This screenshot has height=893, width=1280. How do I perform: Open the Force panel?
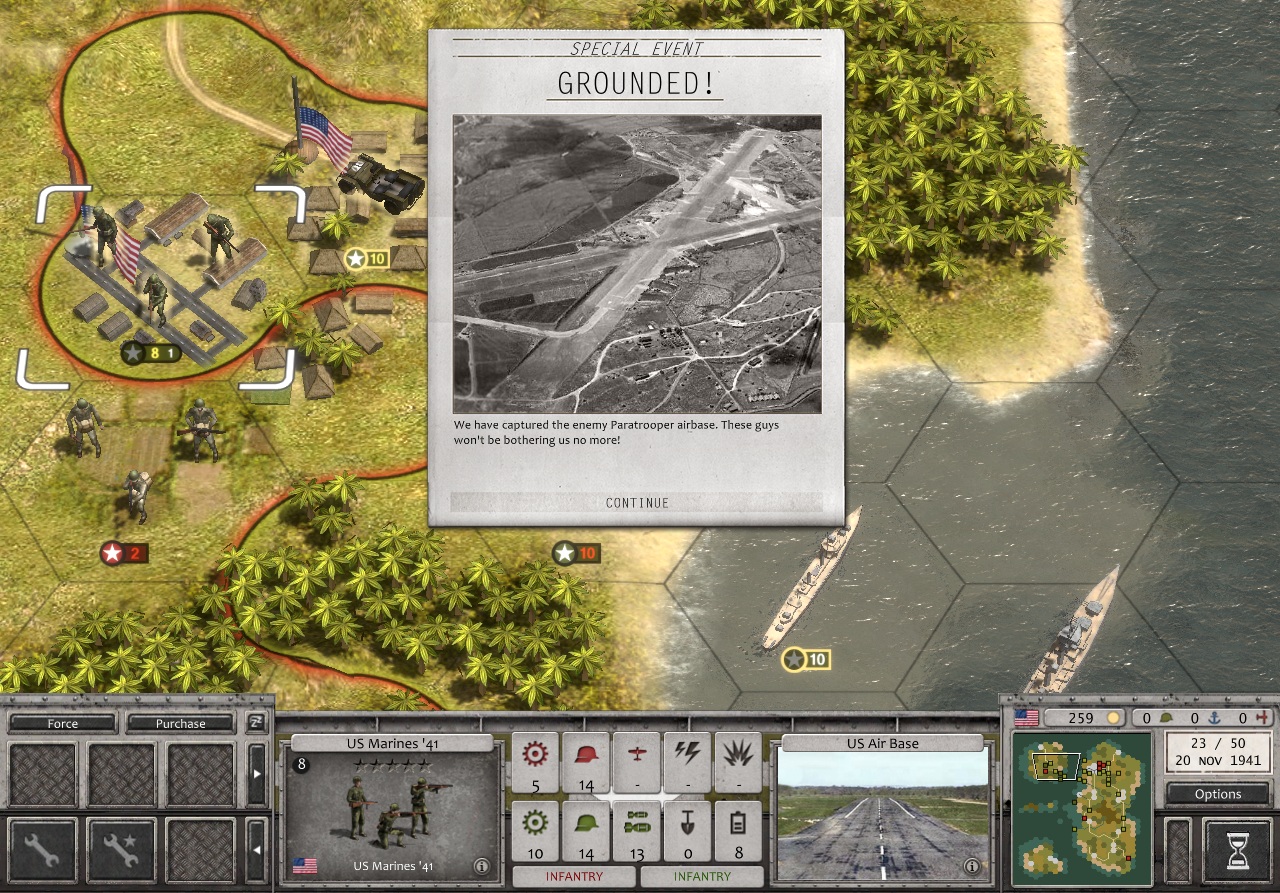[62, 723]
